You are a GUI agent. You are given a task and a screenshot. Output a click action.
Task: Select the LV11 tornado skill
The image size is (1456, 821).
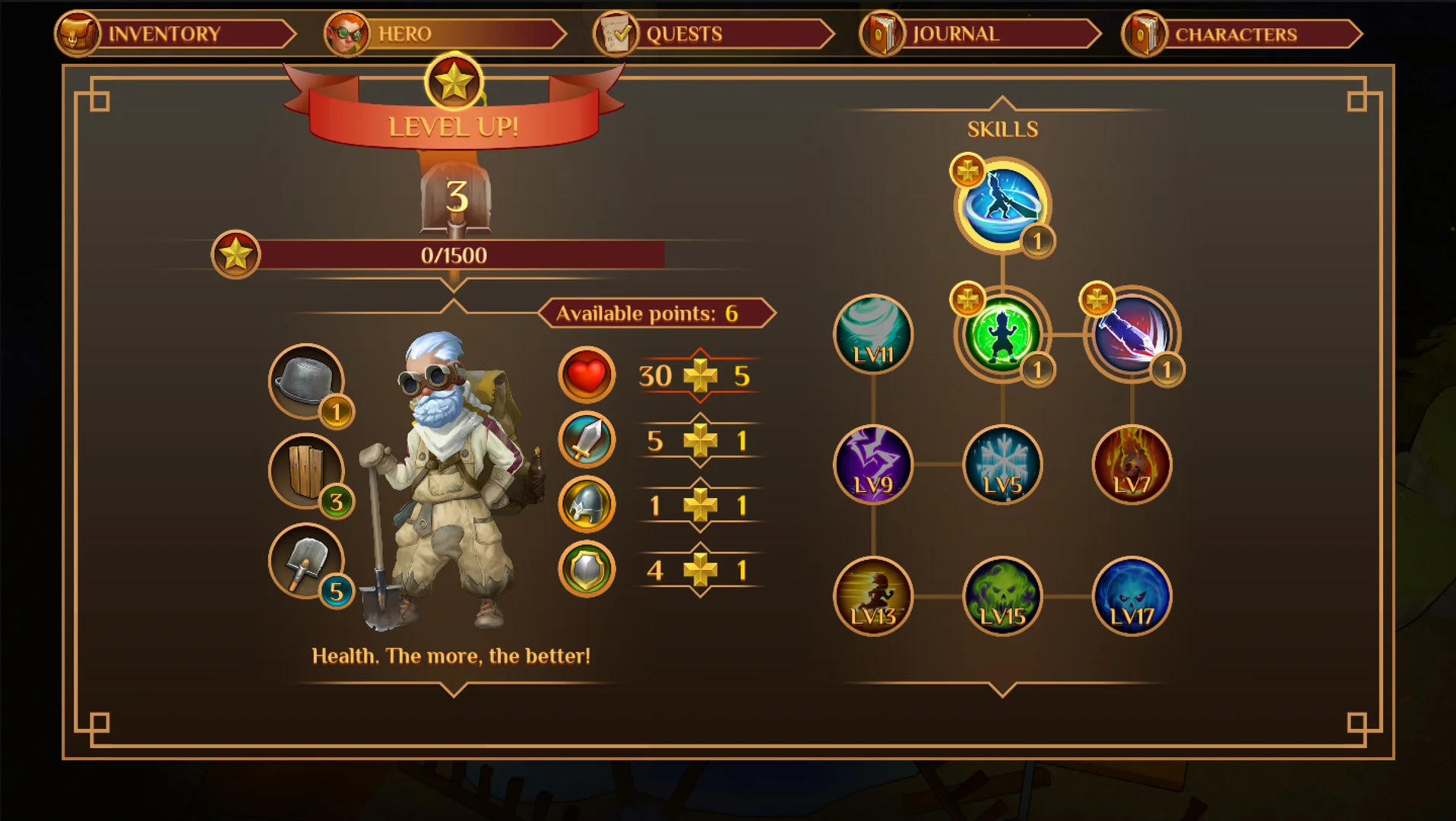point(873,334)
